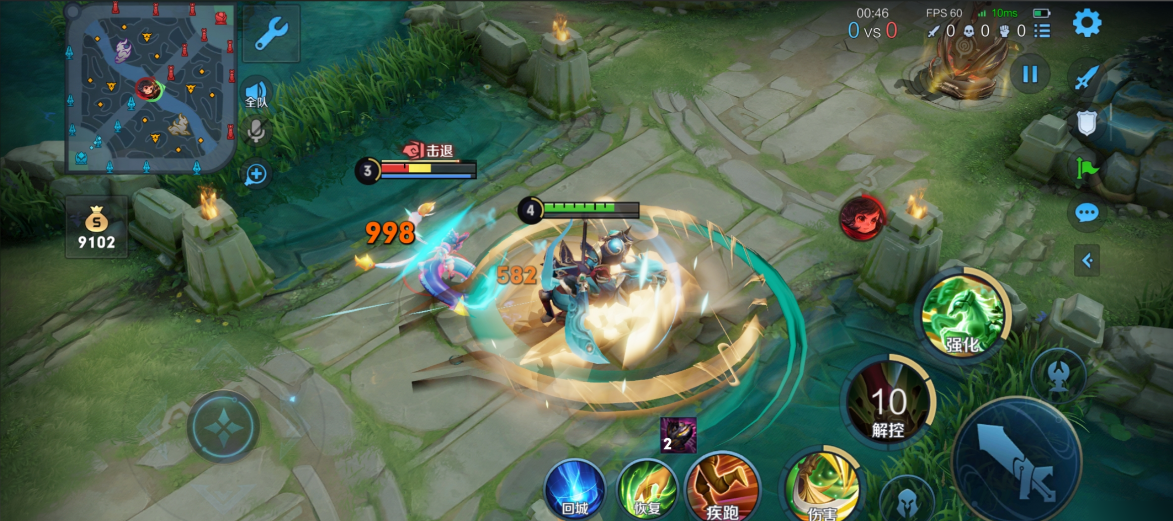Tap the tower-attack button above the sword
This screenshot has width=1173, height=521.
[x=1057, y=374]
